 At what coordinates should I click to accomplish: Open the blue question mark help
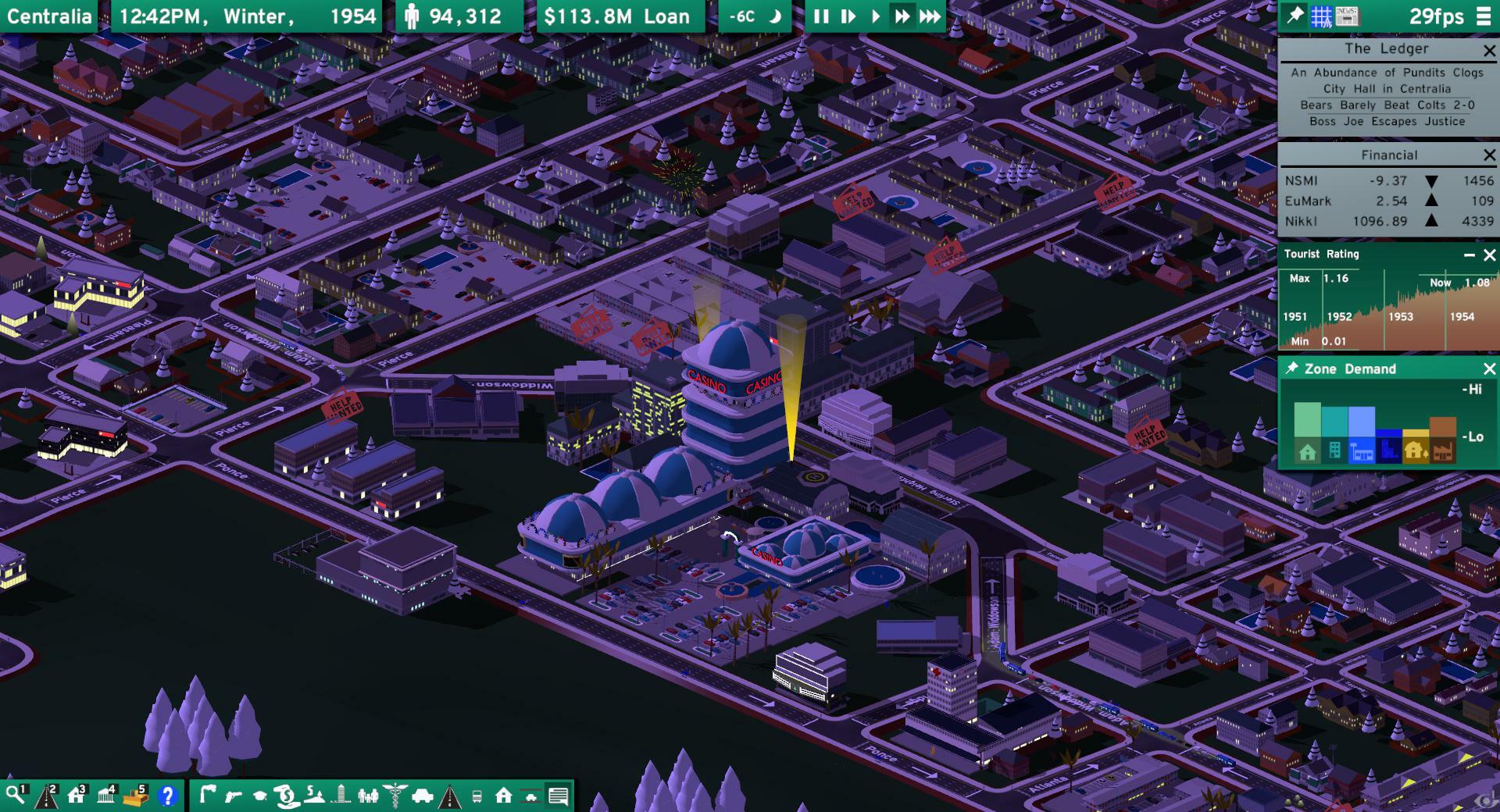pyautogui.click(x=169, y=796)
